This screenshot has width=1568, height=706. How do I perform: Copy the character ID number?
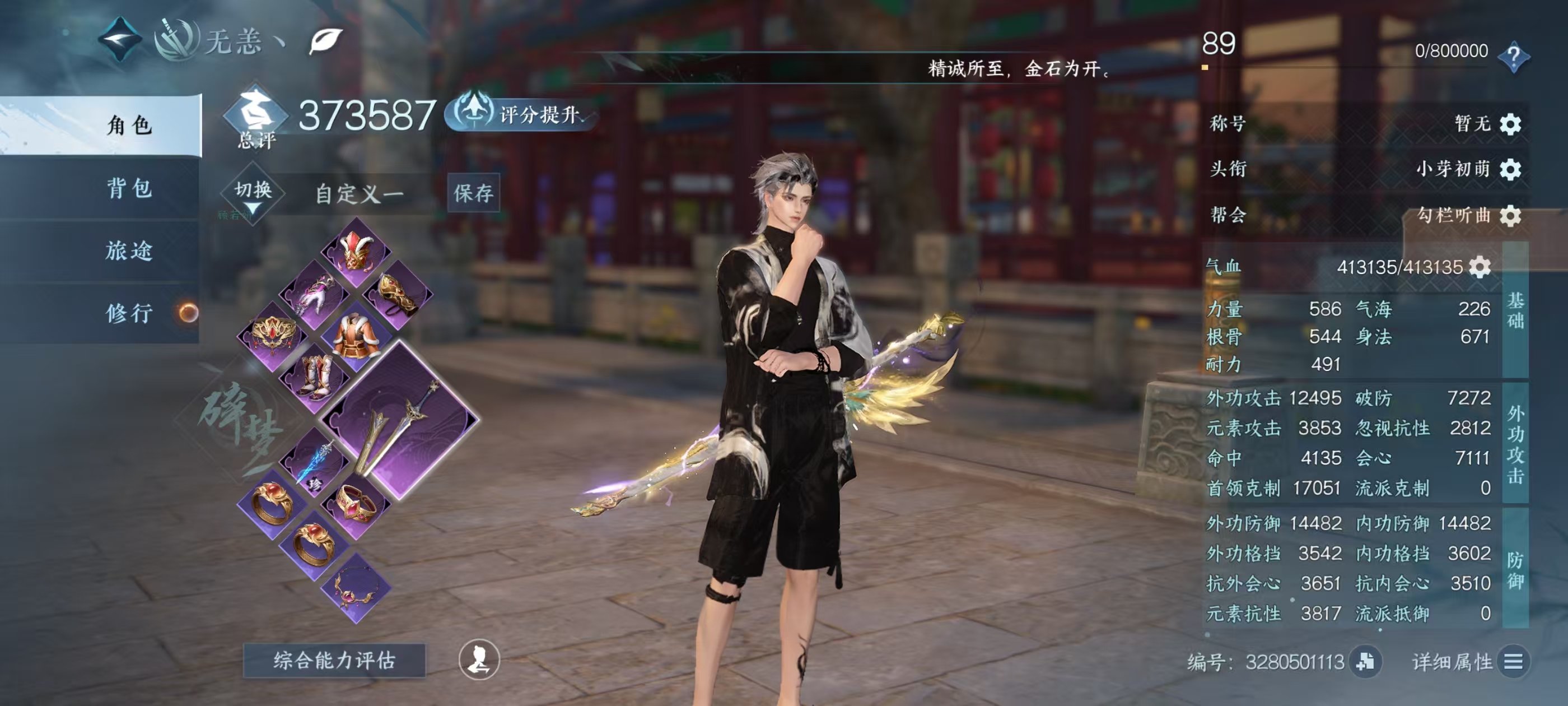coord(1365,662)
